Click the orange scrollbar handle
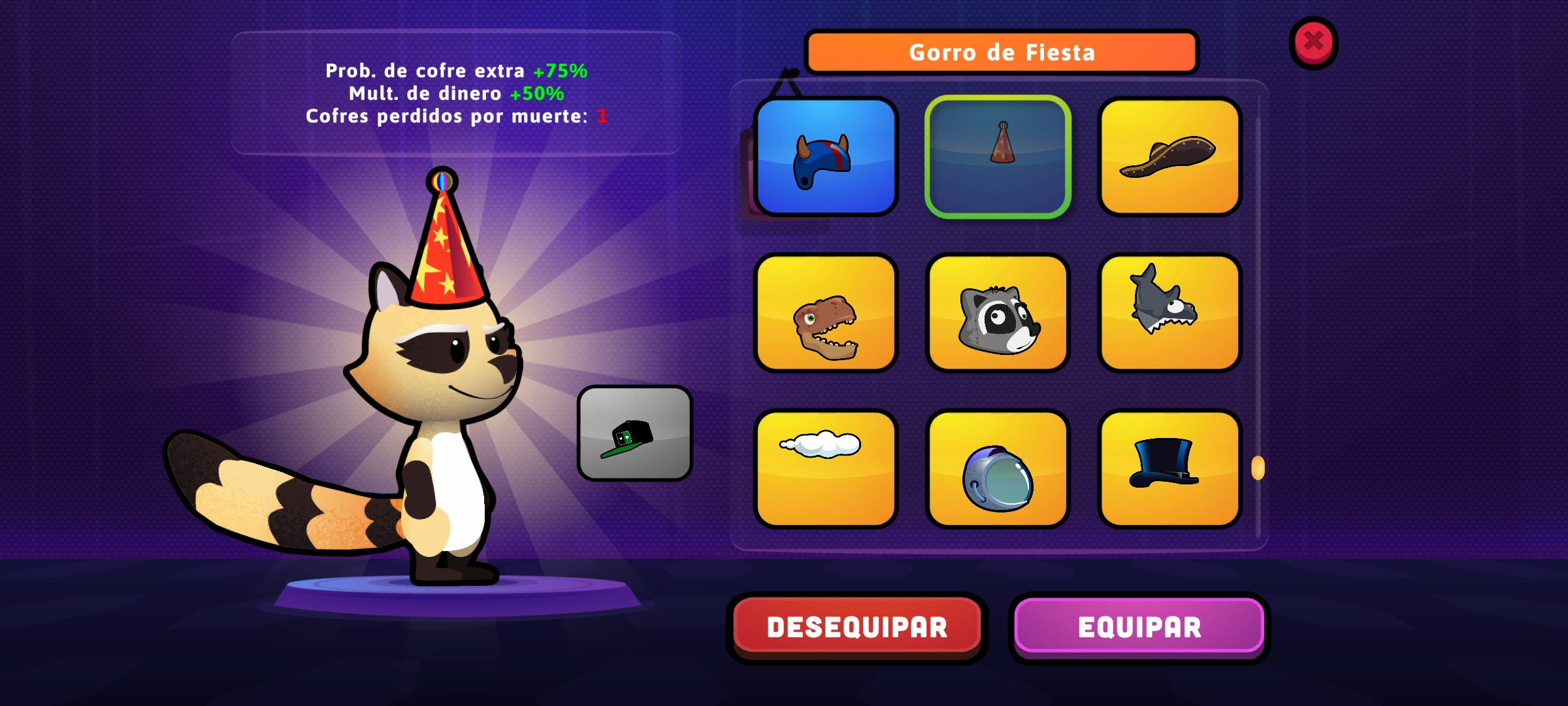Screen dimensions: 1568x706 pos(1258,468)
